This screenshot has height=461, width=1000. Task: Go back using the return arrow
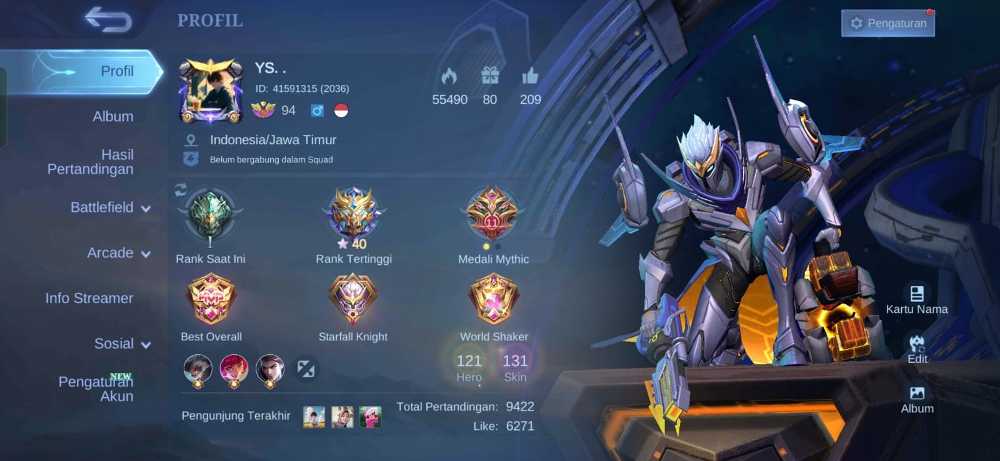coord(108,20)
